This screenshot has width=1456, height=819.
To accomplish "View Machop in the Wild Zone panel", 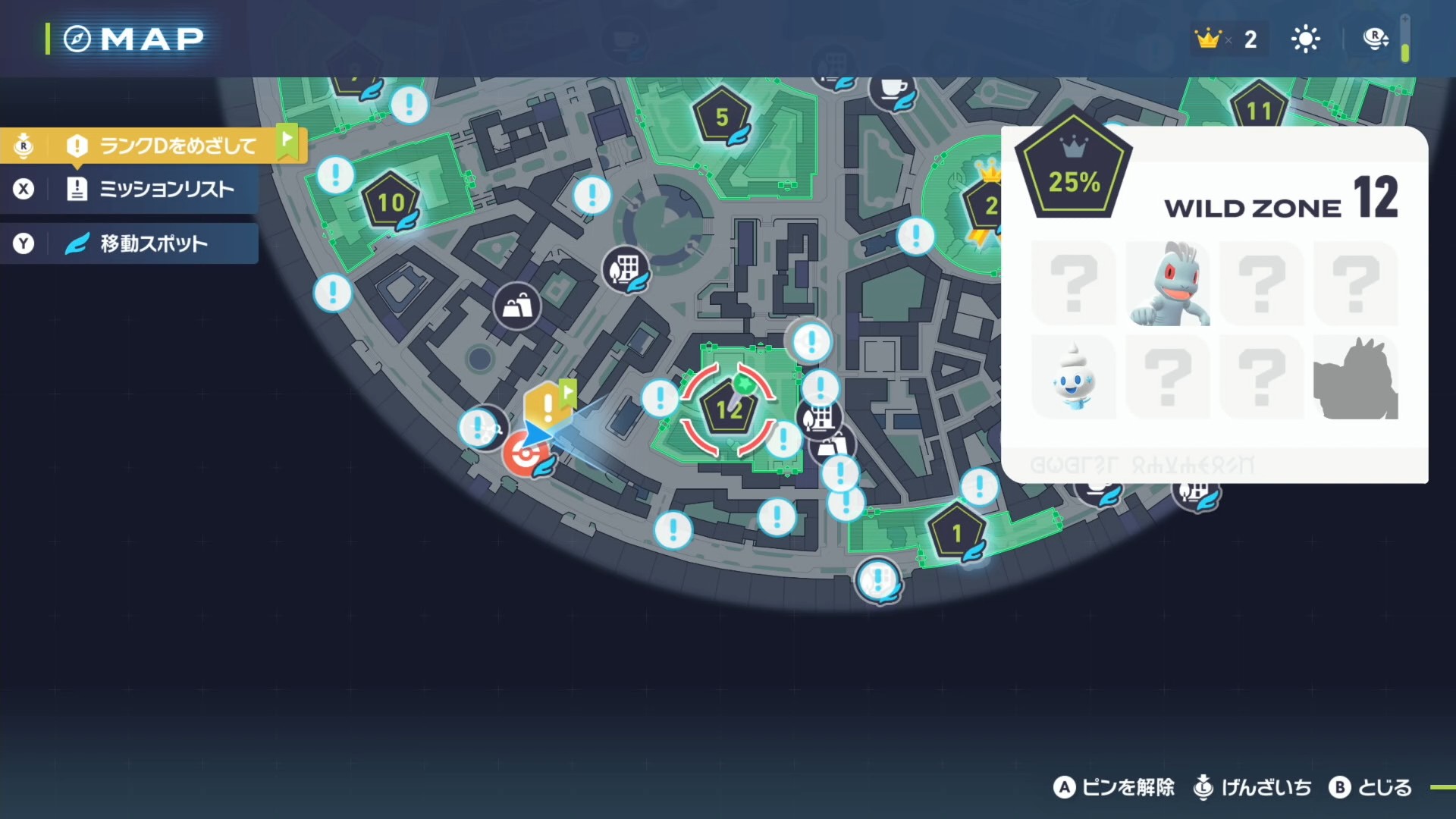I will tap(1168, 284).
